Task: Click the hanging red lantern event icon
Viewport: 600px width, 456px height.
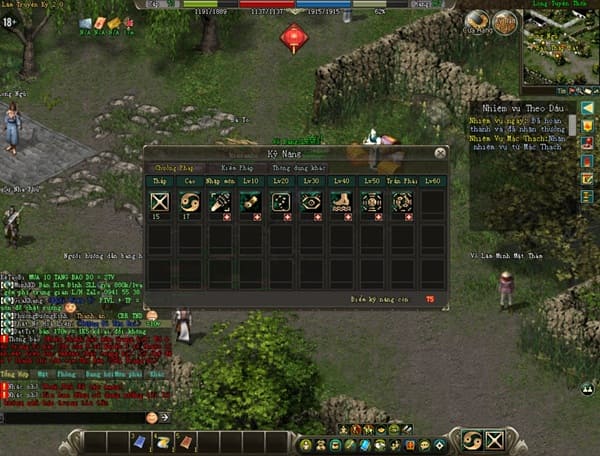Action: [x=294, y=37]
